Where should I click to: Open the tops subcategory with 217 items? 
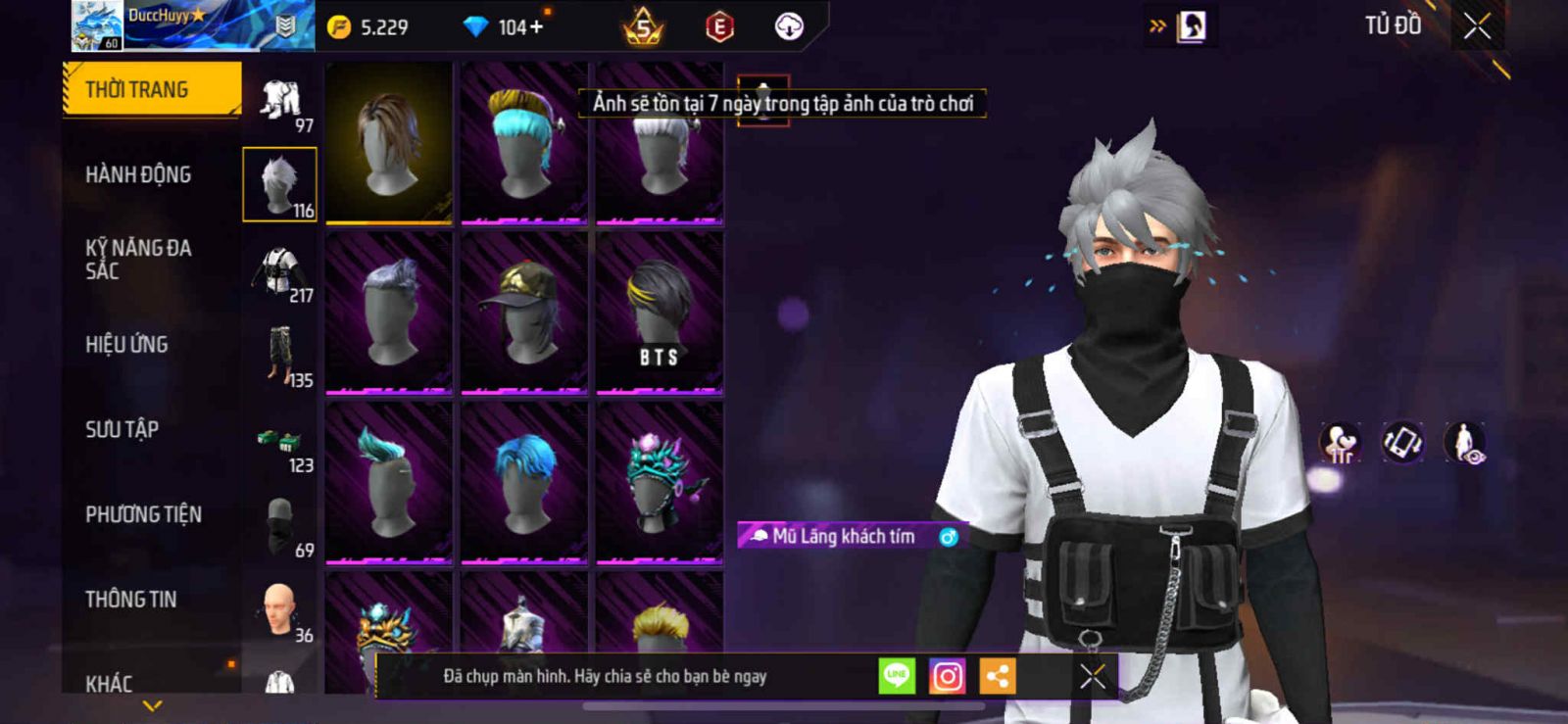(x=280, y=270)
